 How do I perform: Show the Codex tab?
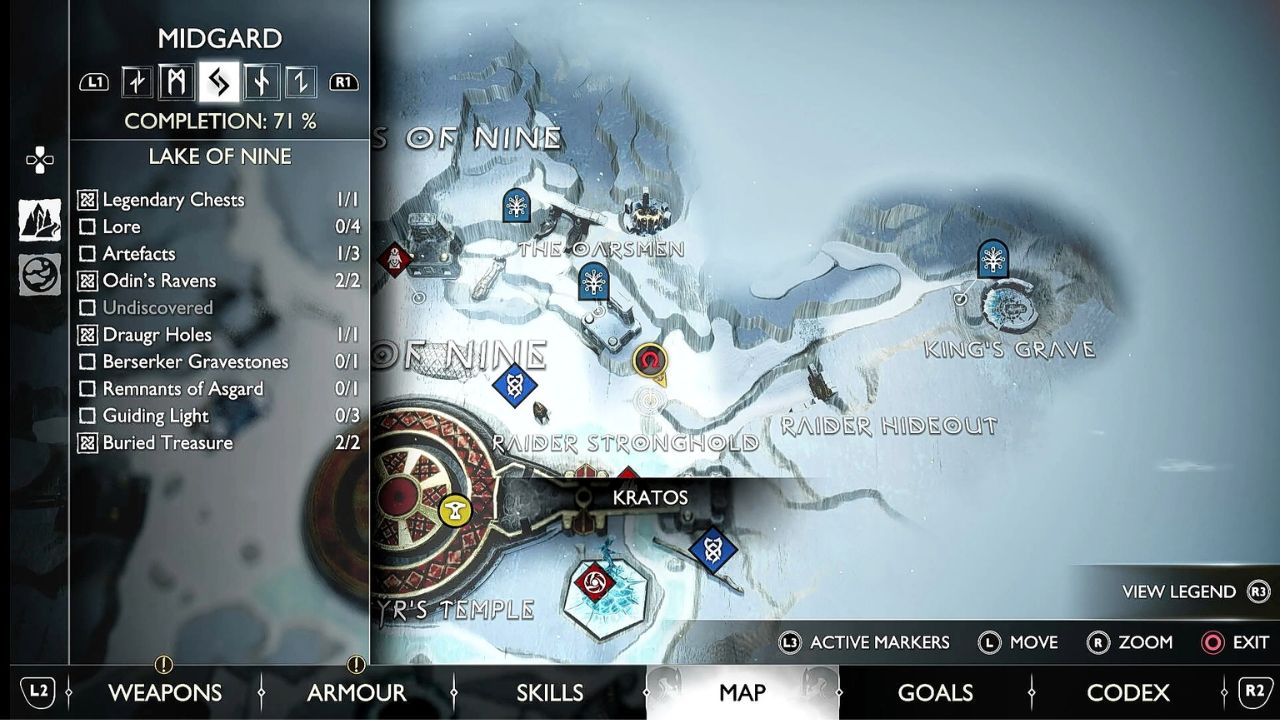(x=1127, y=692)
